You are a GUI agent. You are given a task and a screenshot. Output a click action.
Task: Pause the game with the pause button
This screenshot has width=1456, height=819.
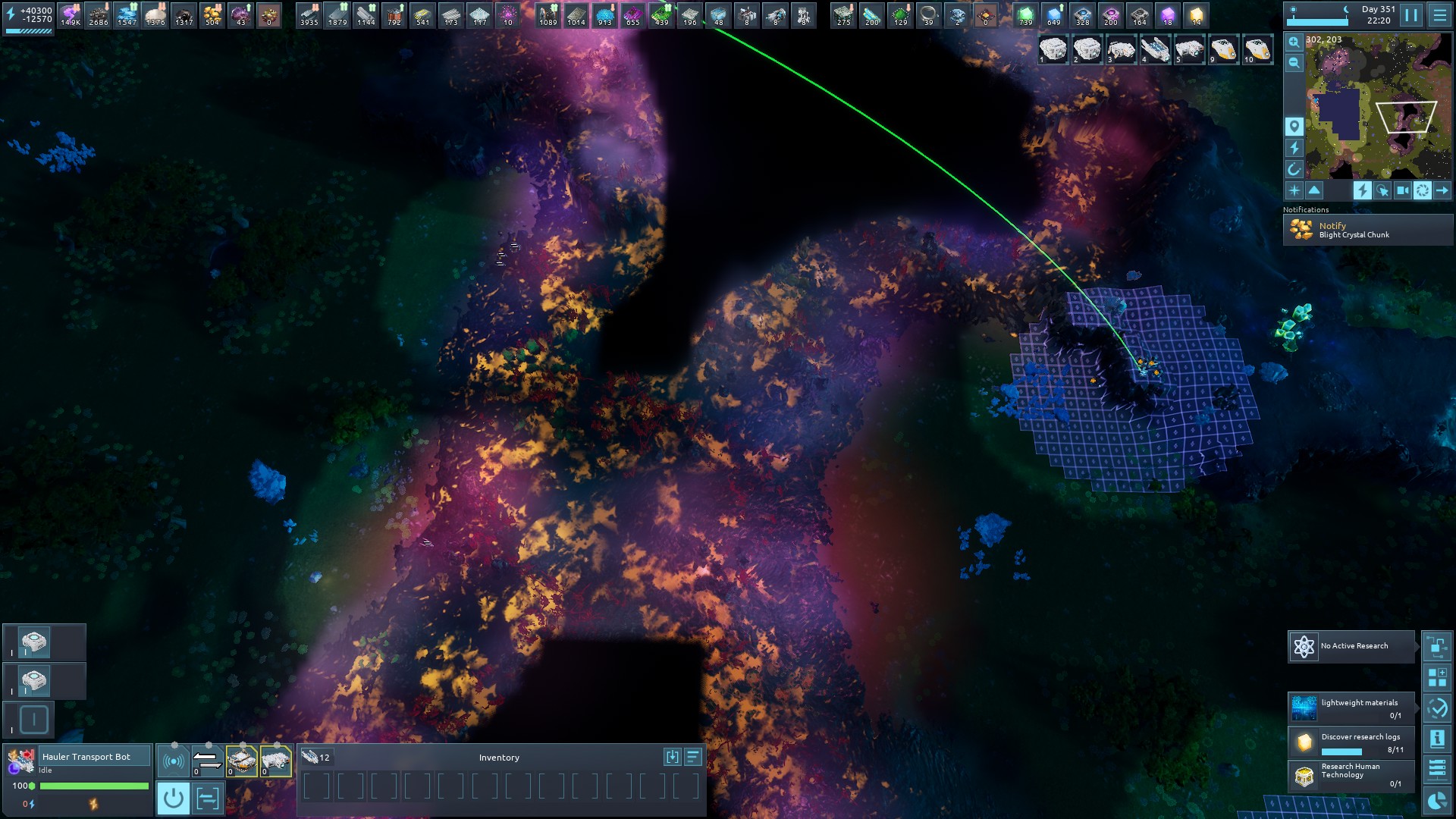pos(1410,15)
